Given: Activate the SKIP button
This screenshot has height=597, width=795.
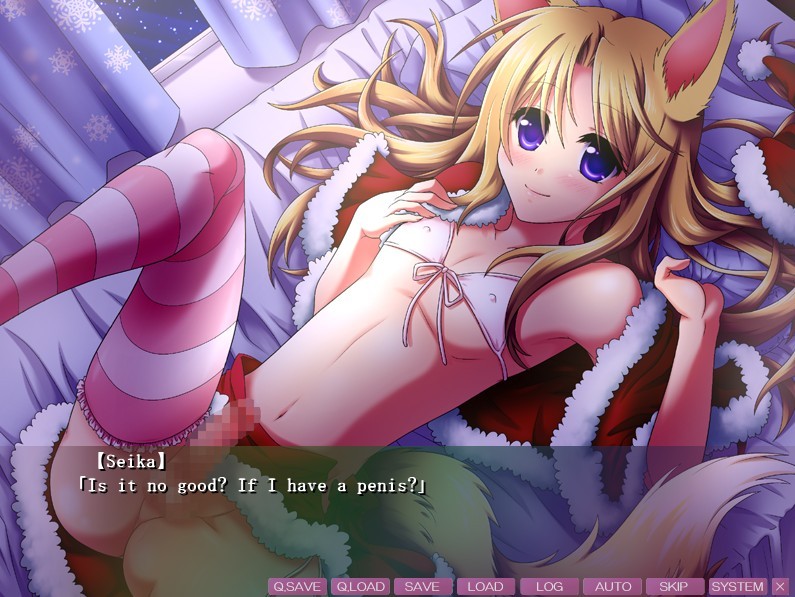Looking at the screenshot, I should click(675, 587).
